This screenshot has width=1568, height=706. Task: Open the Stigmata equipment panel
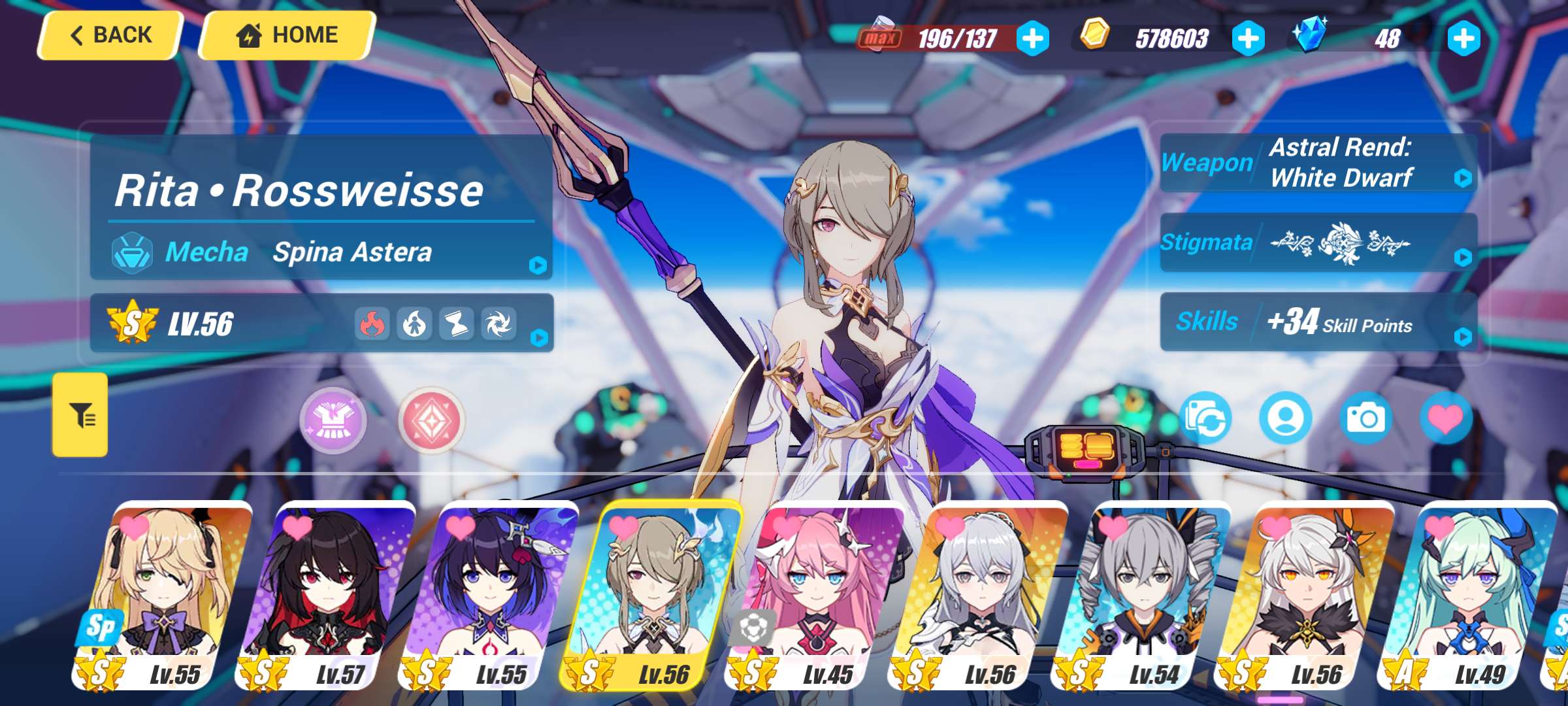(x=1318, y=243)
